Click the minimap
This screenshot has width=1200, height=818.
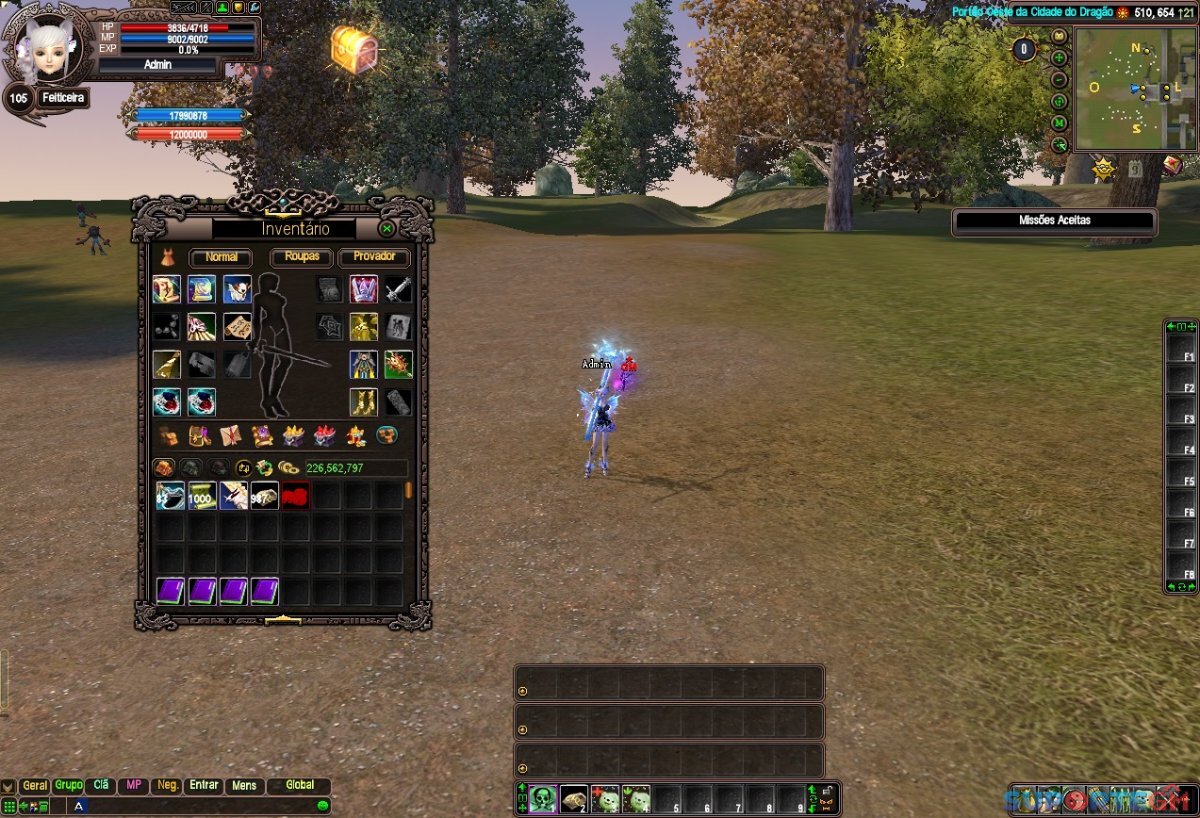(1135, 90)
